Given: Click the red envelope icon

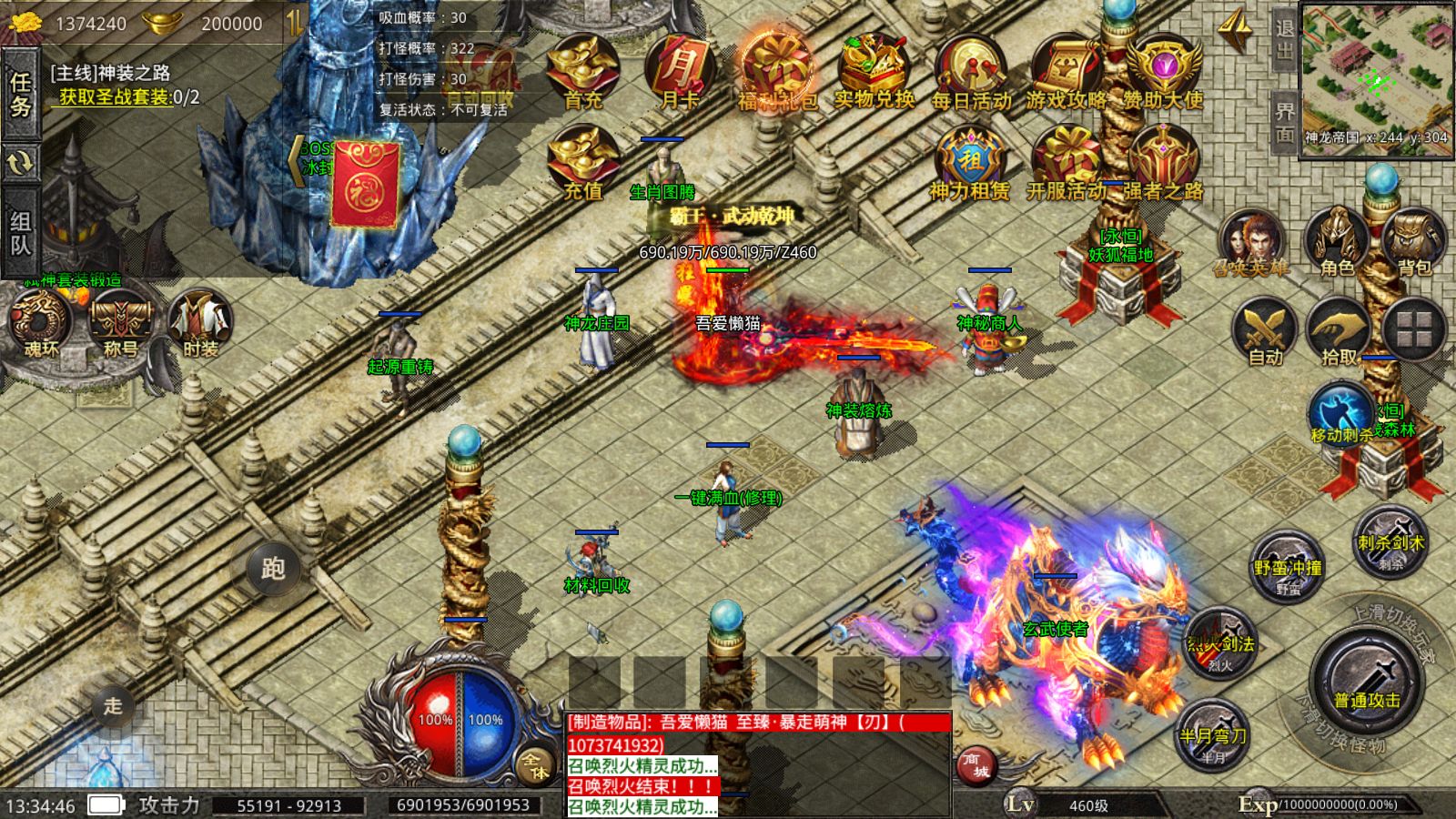Looking at the screenshot, I should [x=365, y=184].
